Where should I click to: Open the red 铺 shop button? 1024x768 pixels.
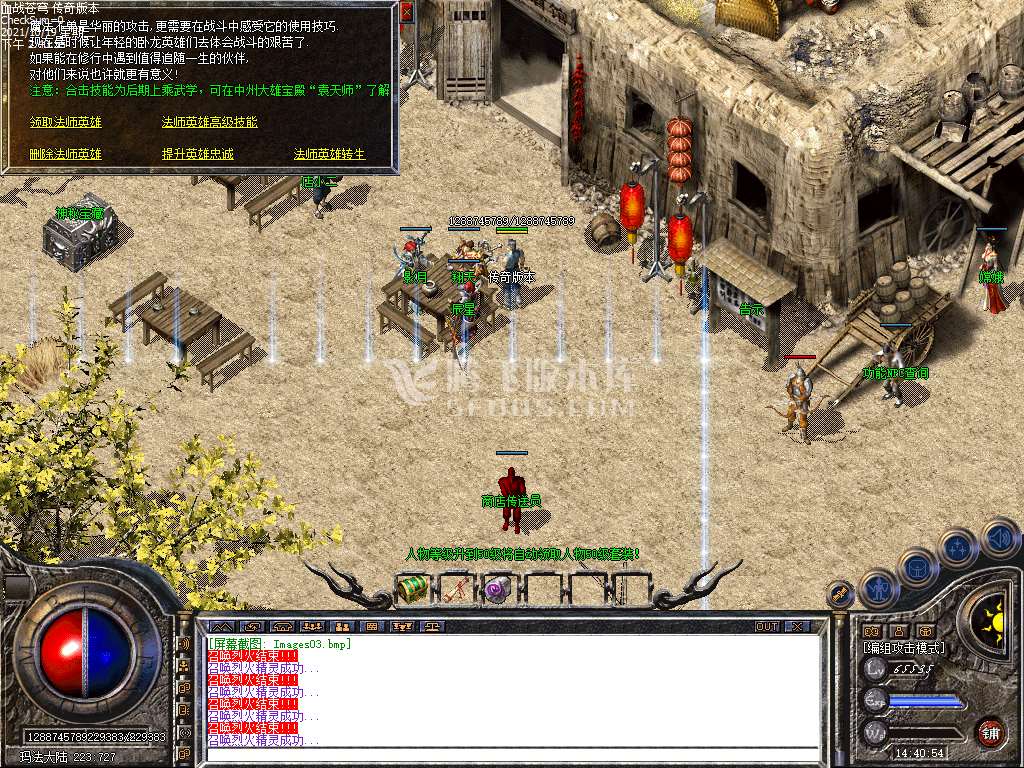(x=990, y=731)
